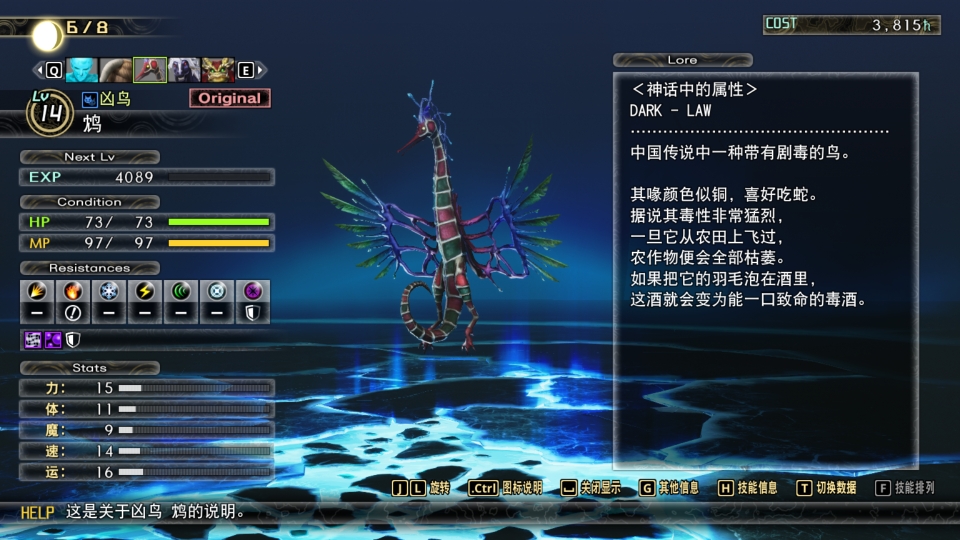Select the blue-faced demon portrait
The width and height of the screenshot is (960, 540).
(82, 70)
